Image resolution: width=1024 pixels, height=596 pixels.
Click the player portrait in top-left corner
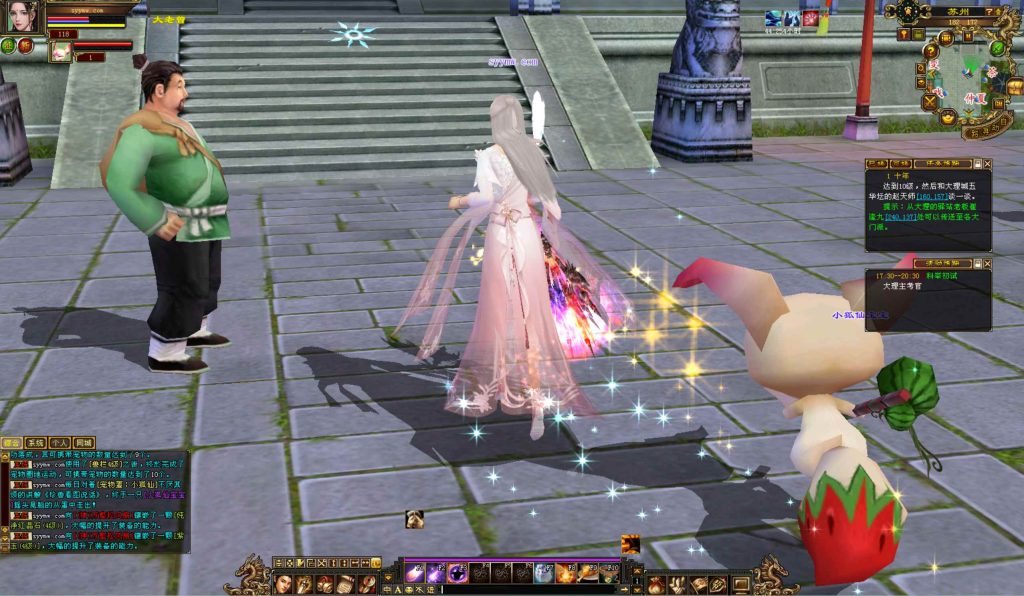[x=22, y=17]
